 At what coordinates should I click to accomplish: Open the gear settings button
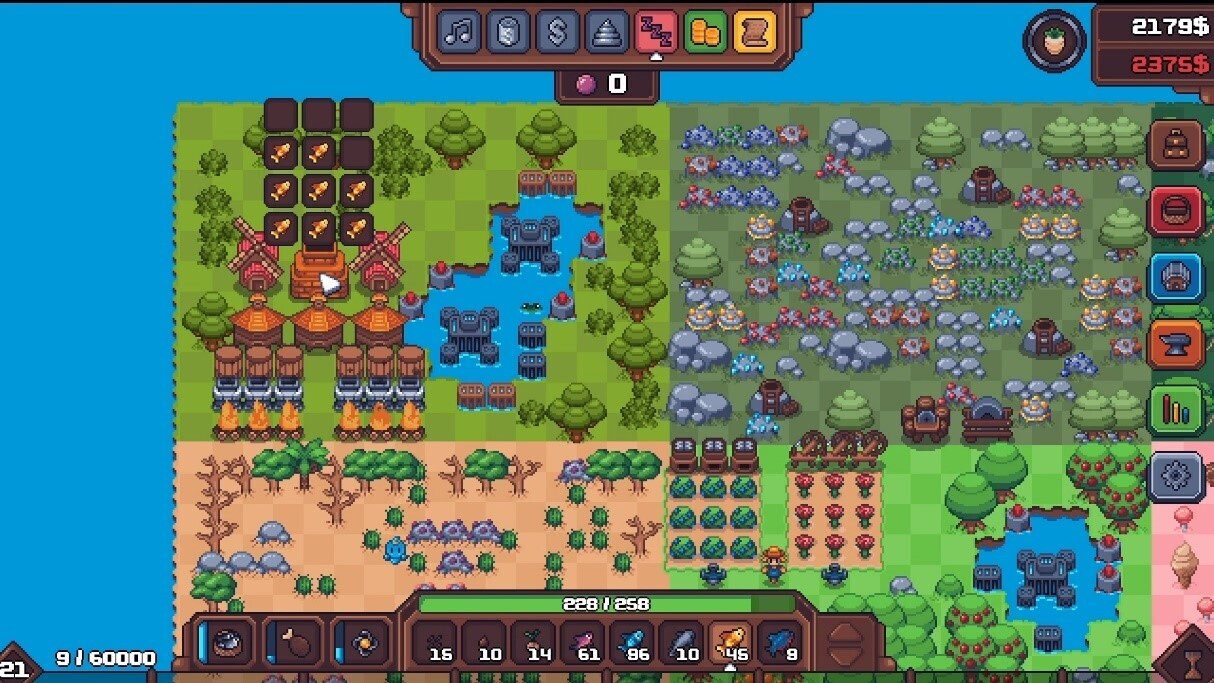(1176, 478)
